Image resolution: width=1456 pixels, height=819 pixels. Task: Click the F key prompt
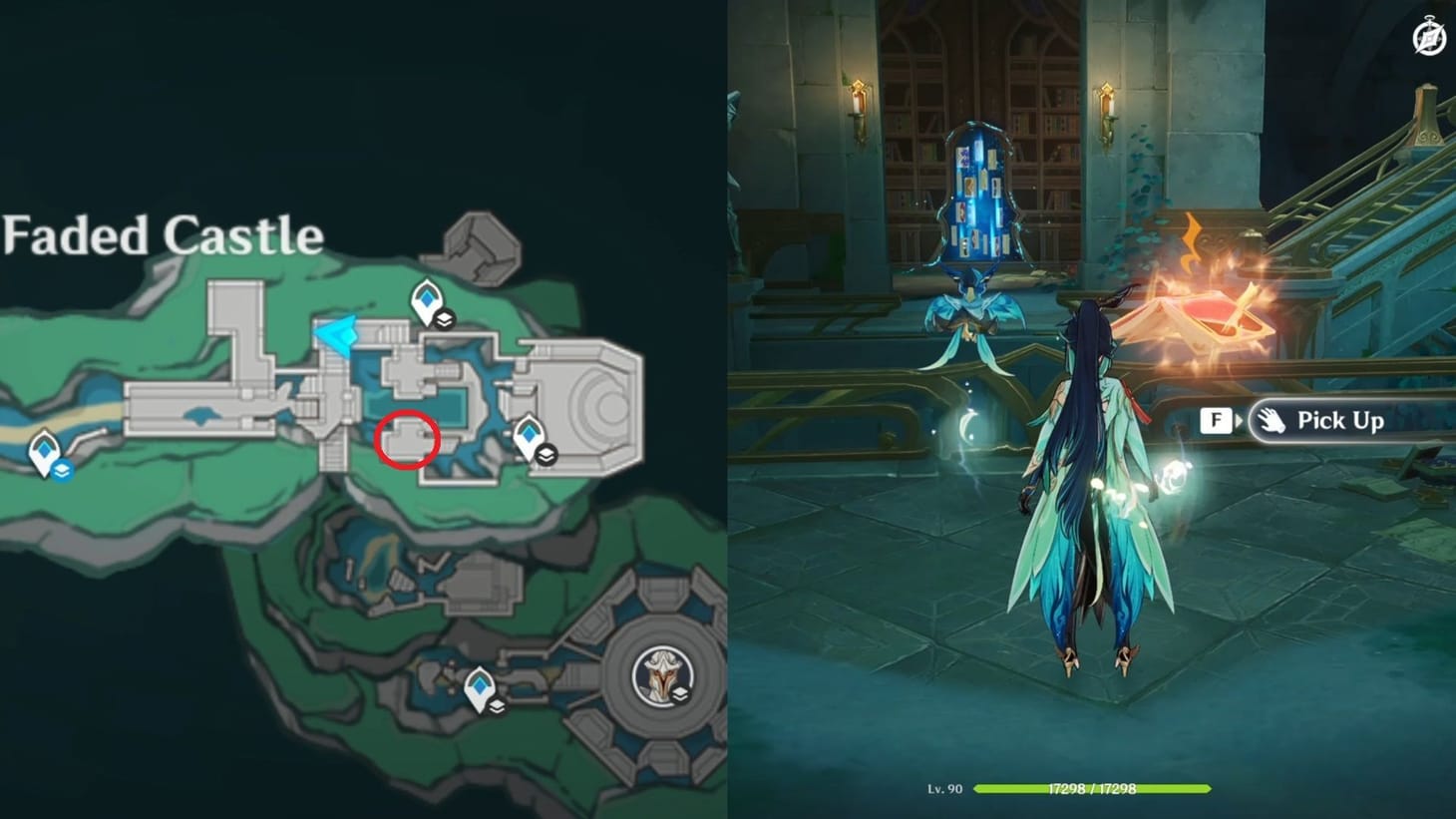pyautogui.click(x=1215, y=420)
